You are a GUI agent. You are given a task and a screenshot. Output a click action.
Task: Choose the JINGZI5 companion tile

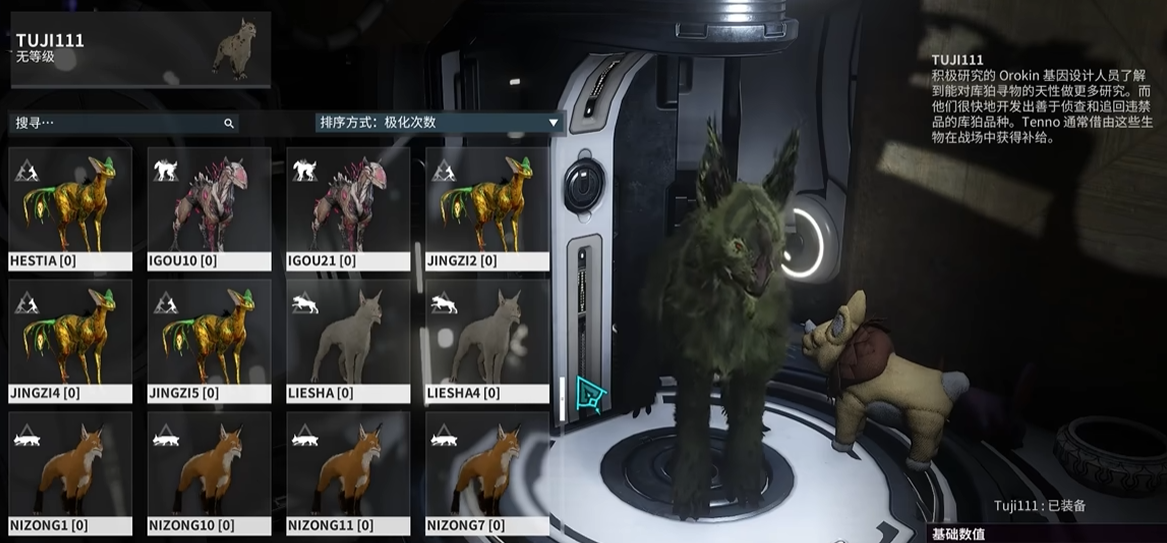point(209,341)
